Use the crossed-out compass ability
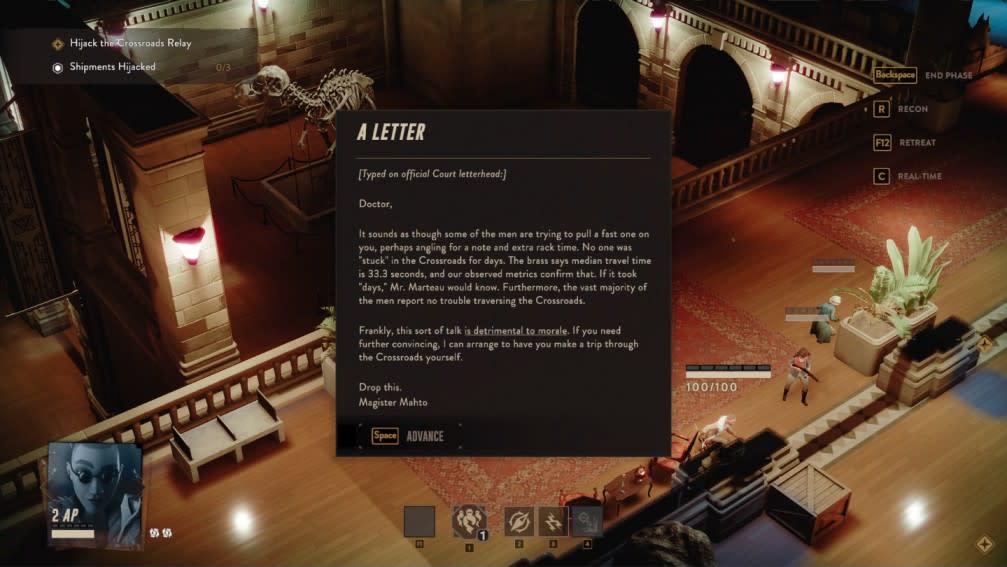The height and width of the screenshot is (567, 1007). [519, 521]
